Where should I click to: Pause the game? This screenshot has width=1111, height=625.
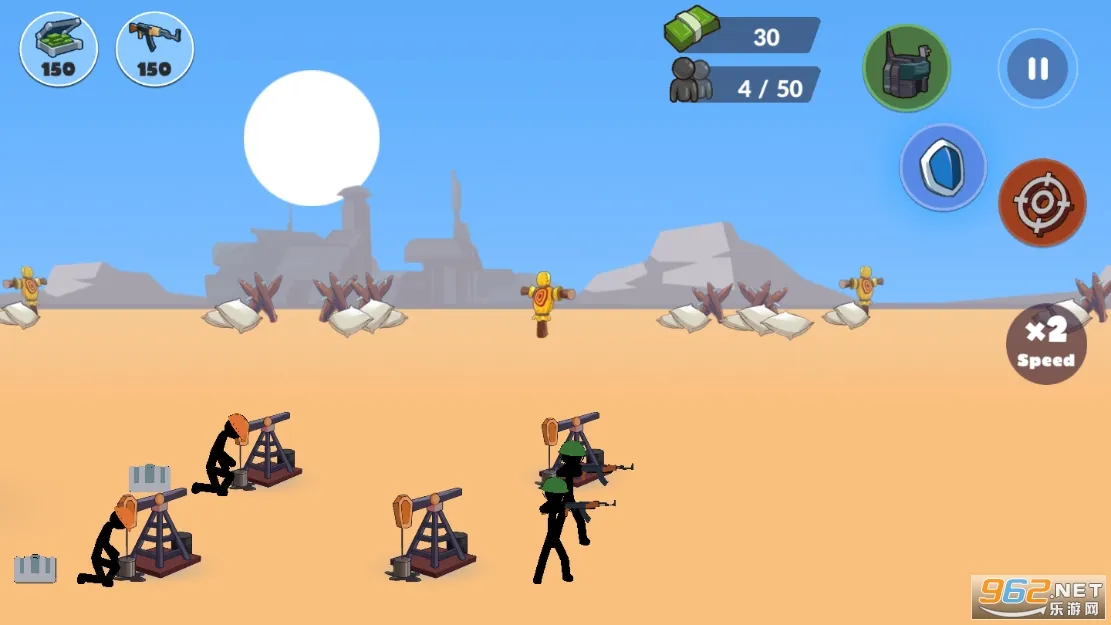[x=1037, y=68]
